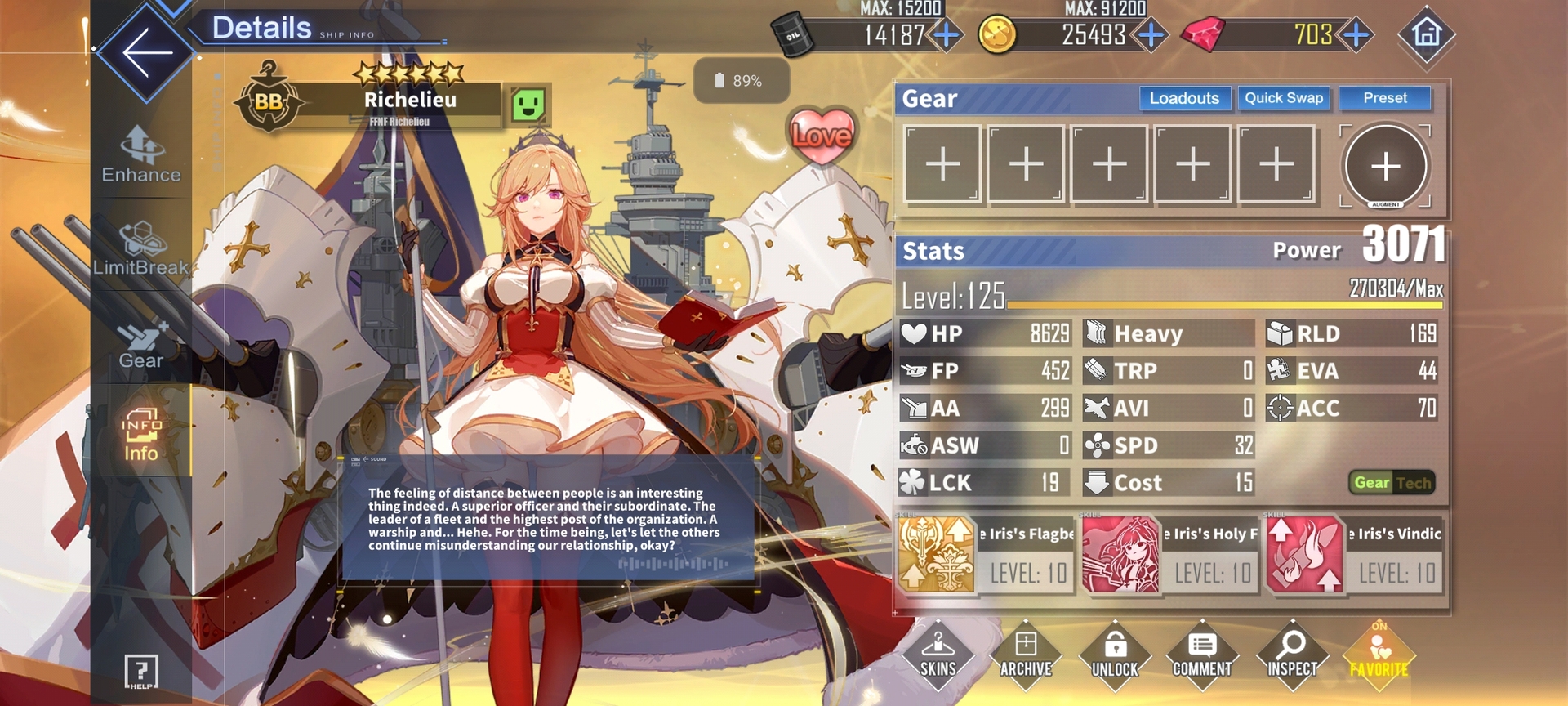
Task: Add an augment in the circular slot
Action: [x=1385, y=167]
